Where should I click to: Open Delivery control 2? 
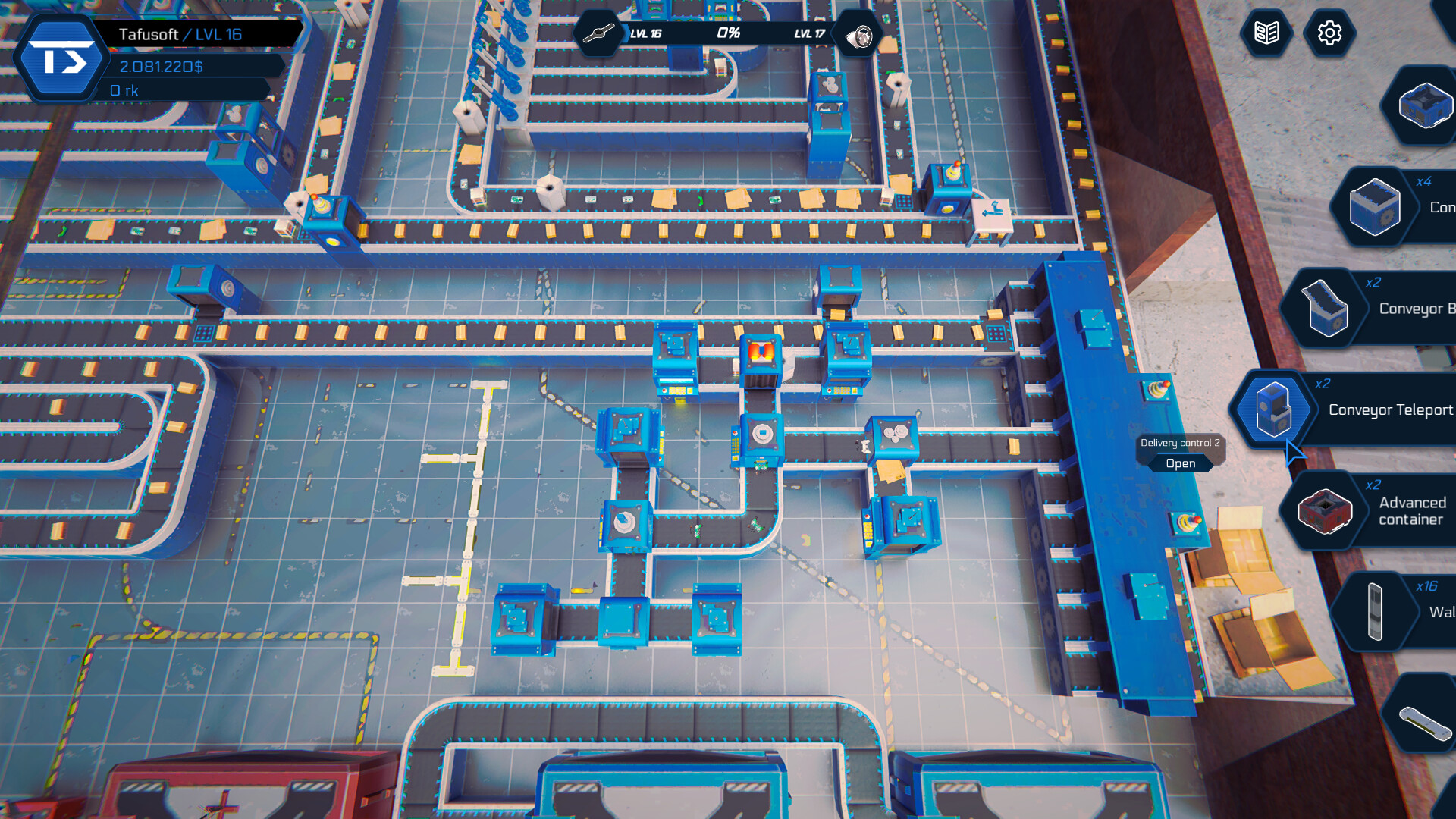tap(1183, 463)
